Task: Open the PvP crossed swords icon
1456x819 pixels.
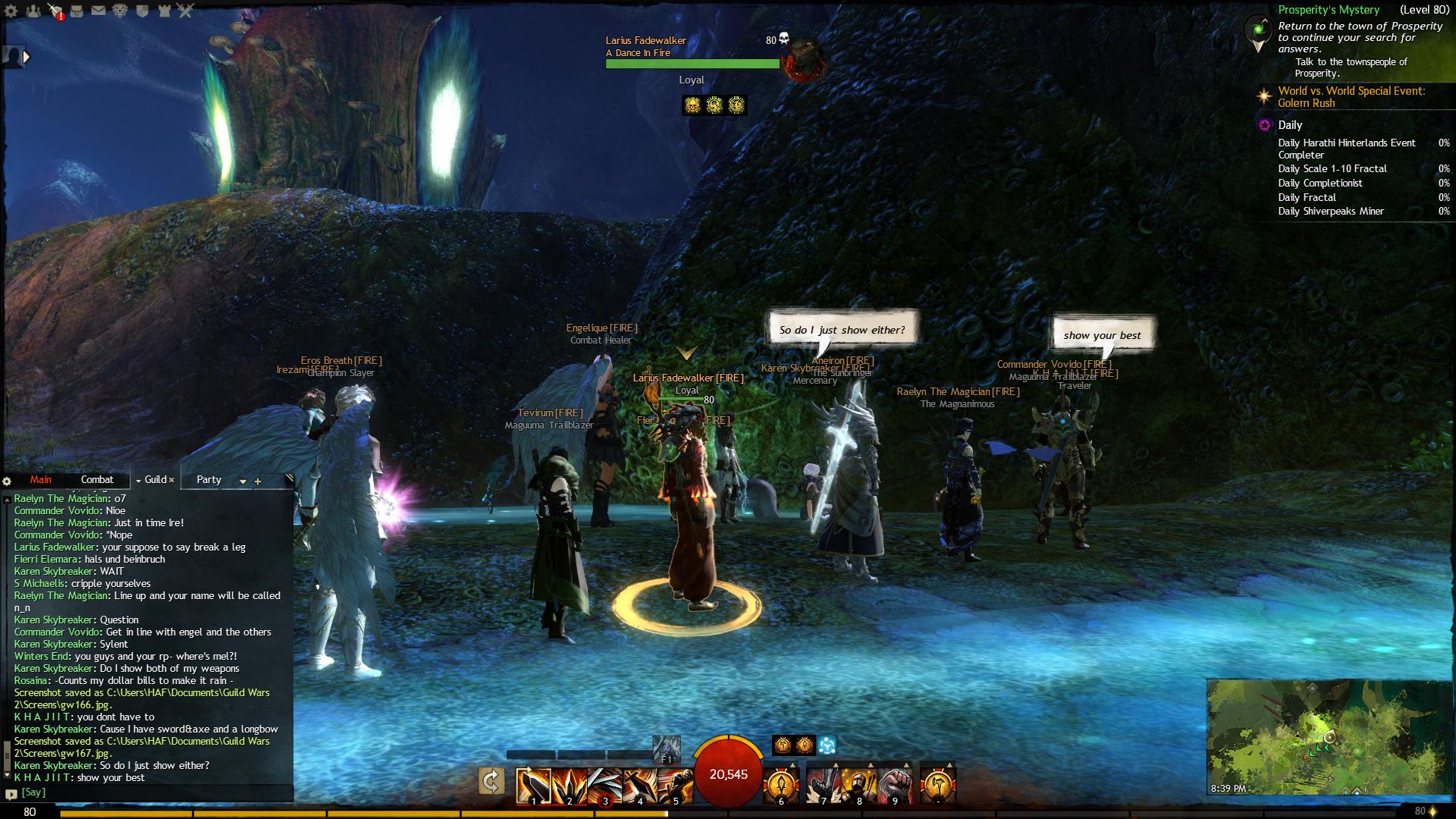Action: 187,11
